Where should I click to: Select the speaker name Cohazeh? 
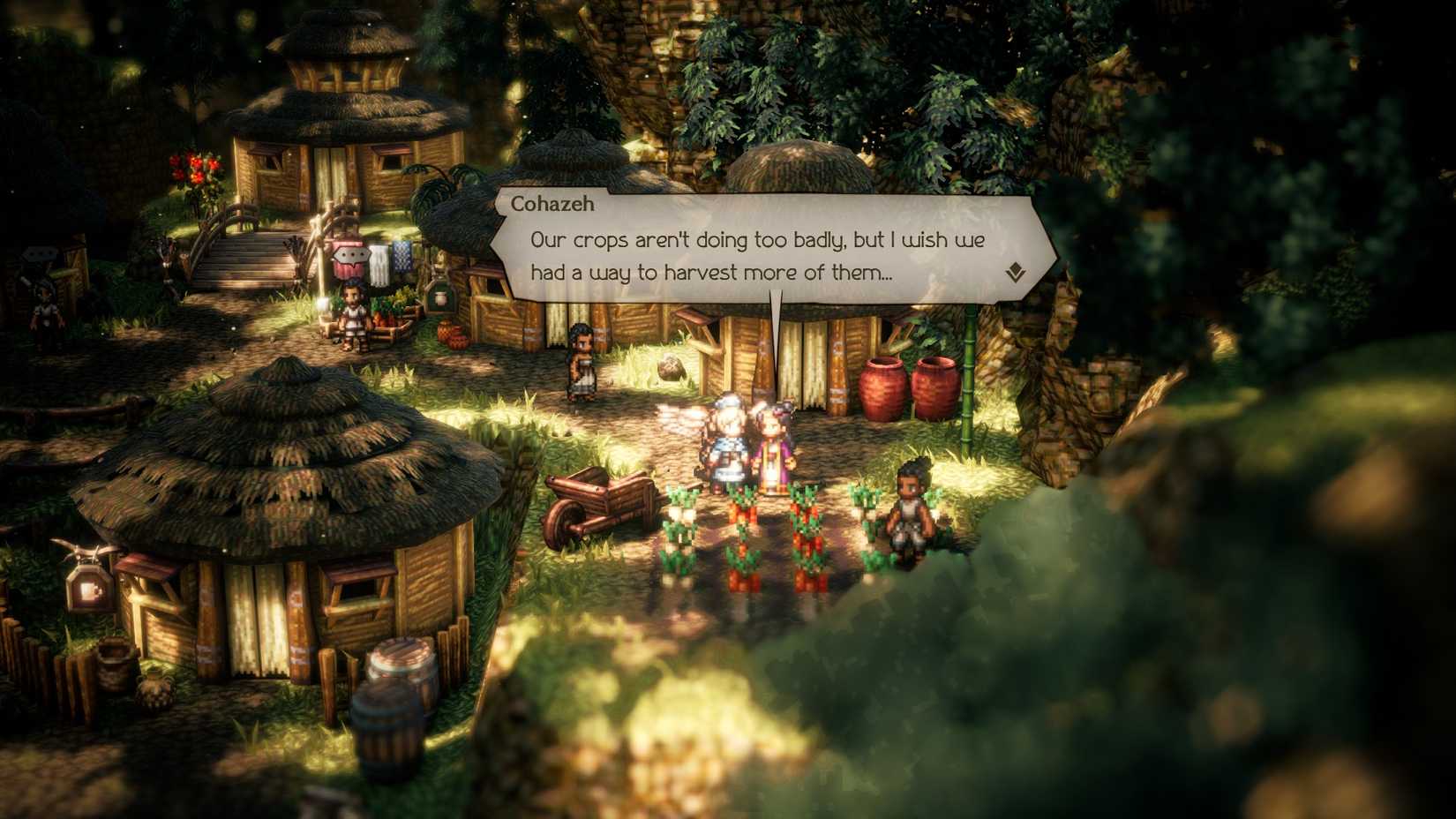[552, 204]
